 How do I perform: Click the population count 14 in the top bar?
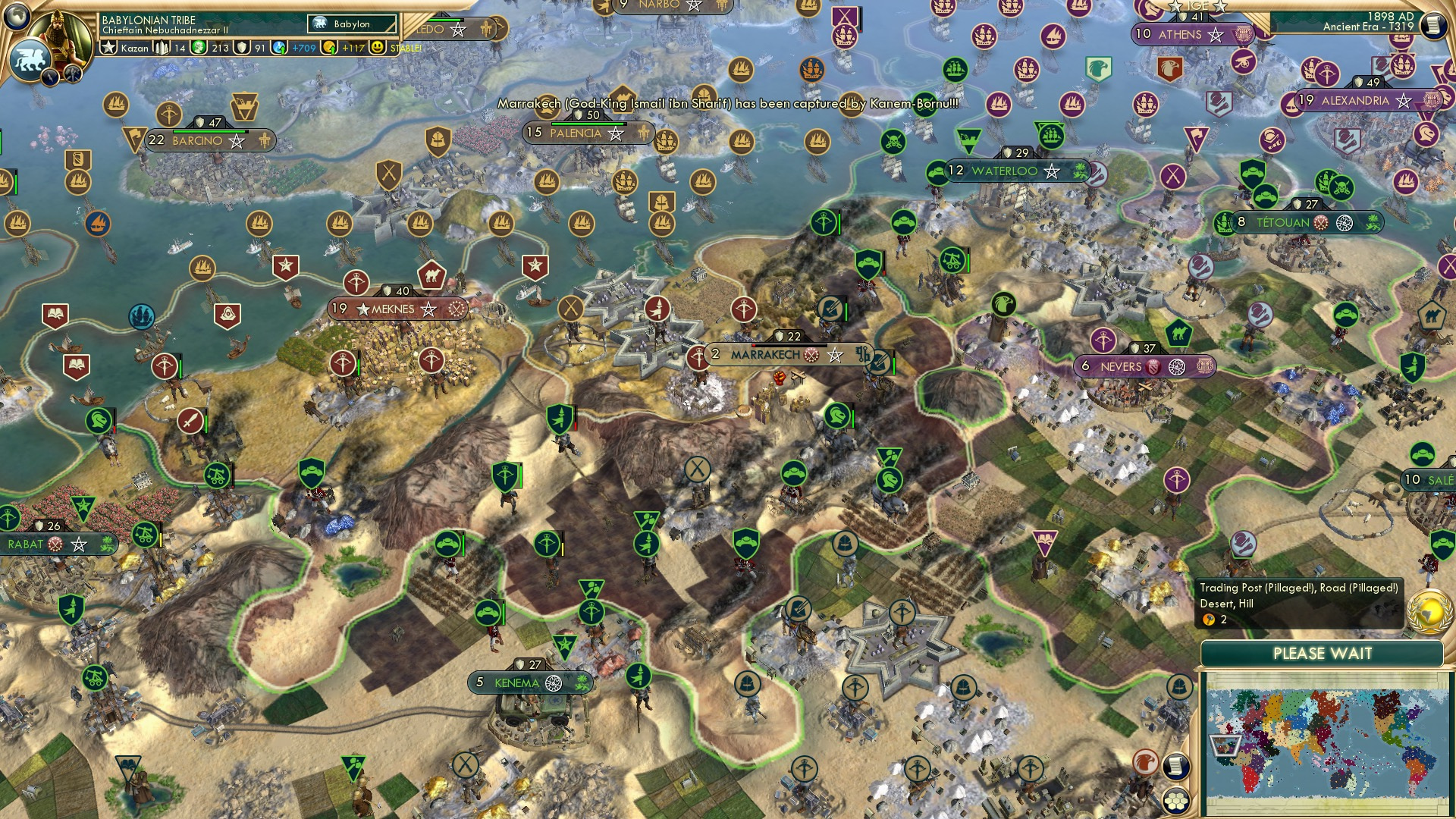178,48
